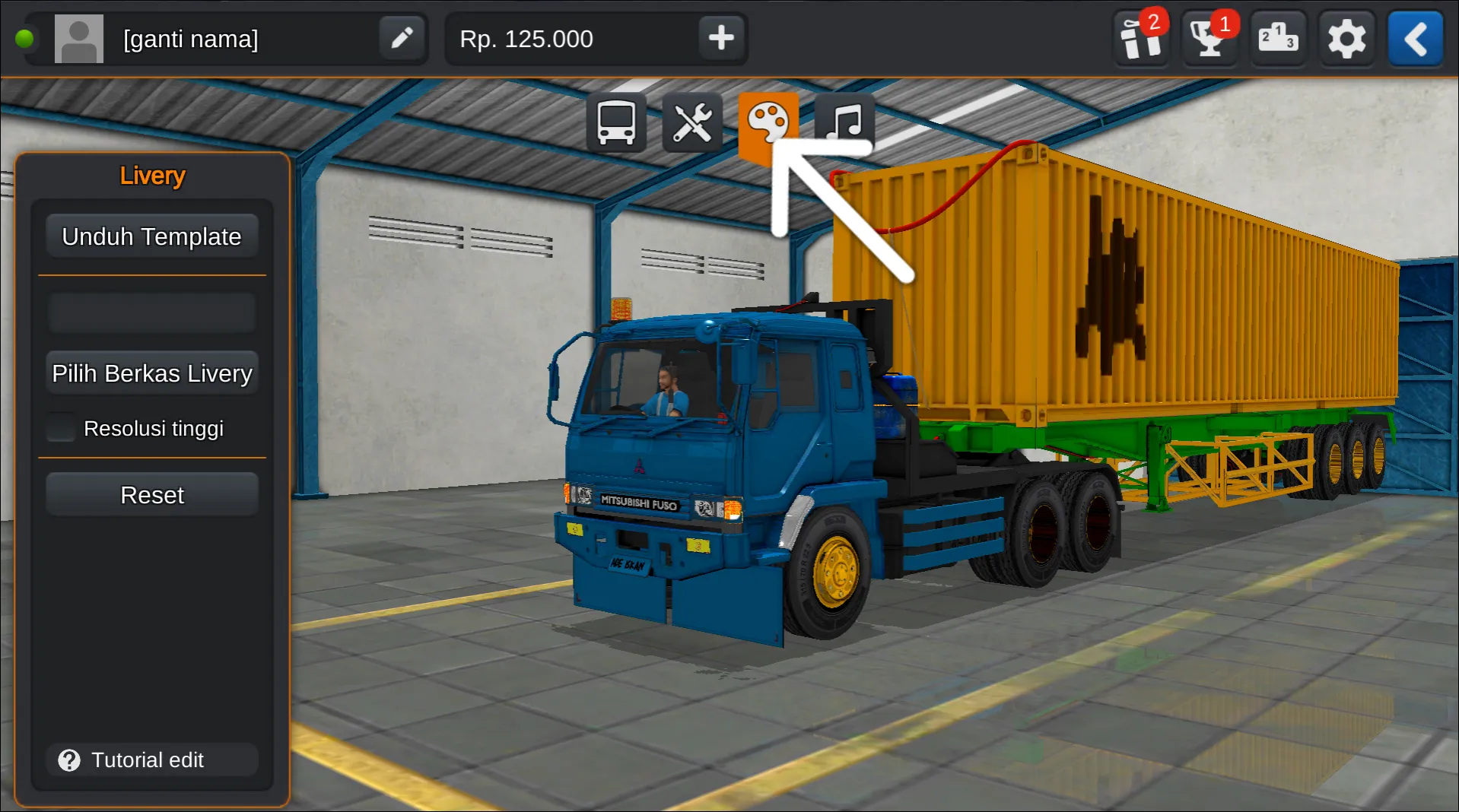Click the question mark help icon

pos(68,760)
